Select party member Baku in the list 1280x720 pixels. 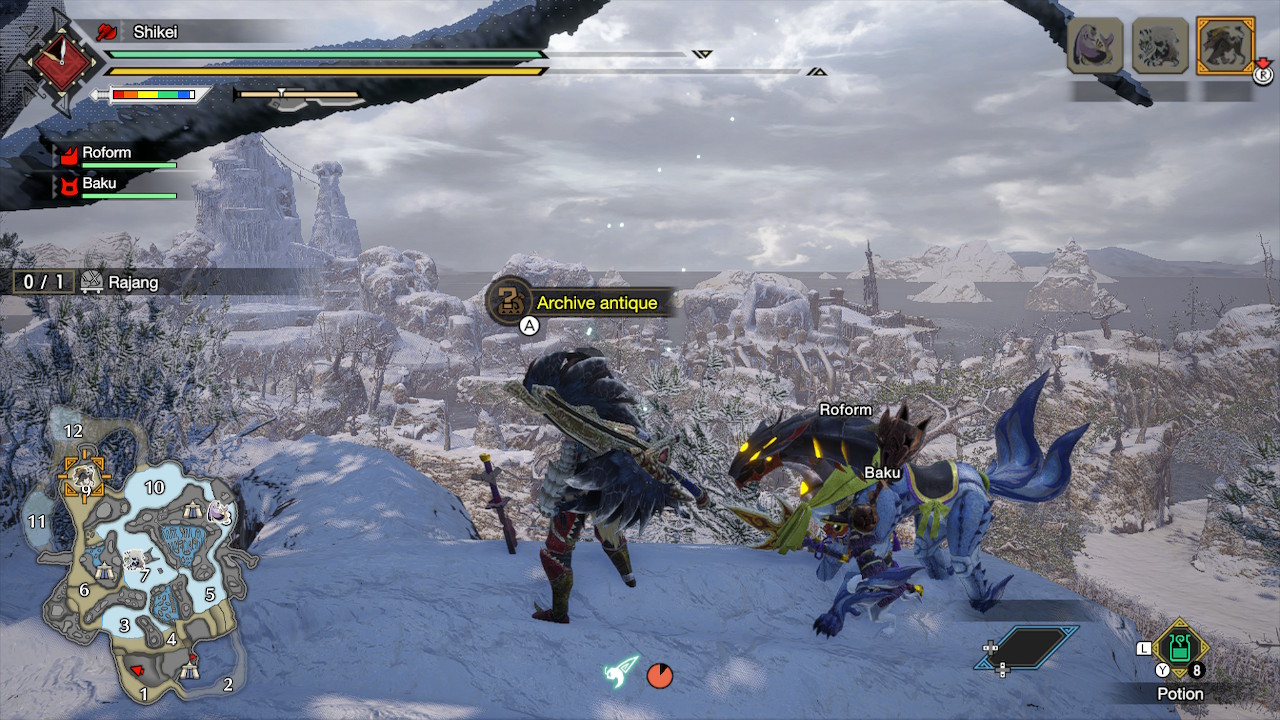tap(99, 184)
